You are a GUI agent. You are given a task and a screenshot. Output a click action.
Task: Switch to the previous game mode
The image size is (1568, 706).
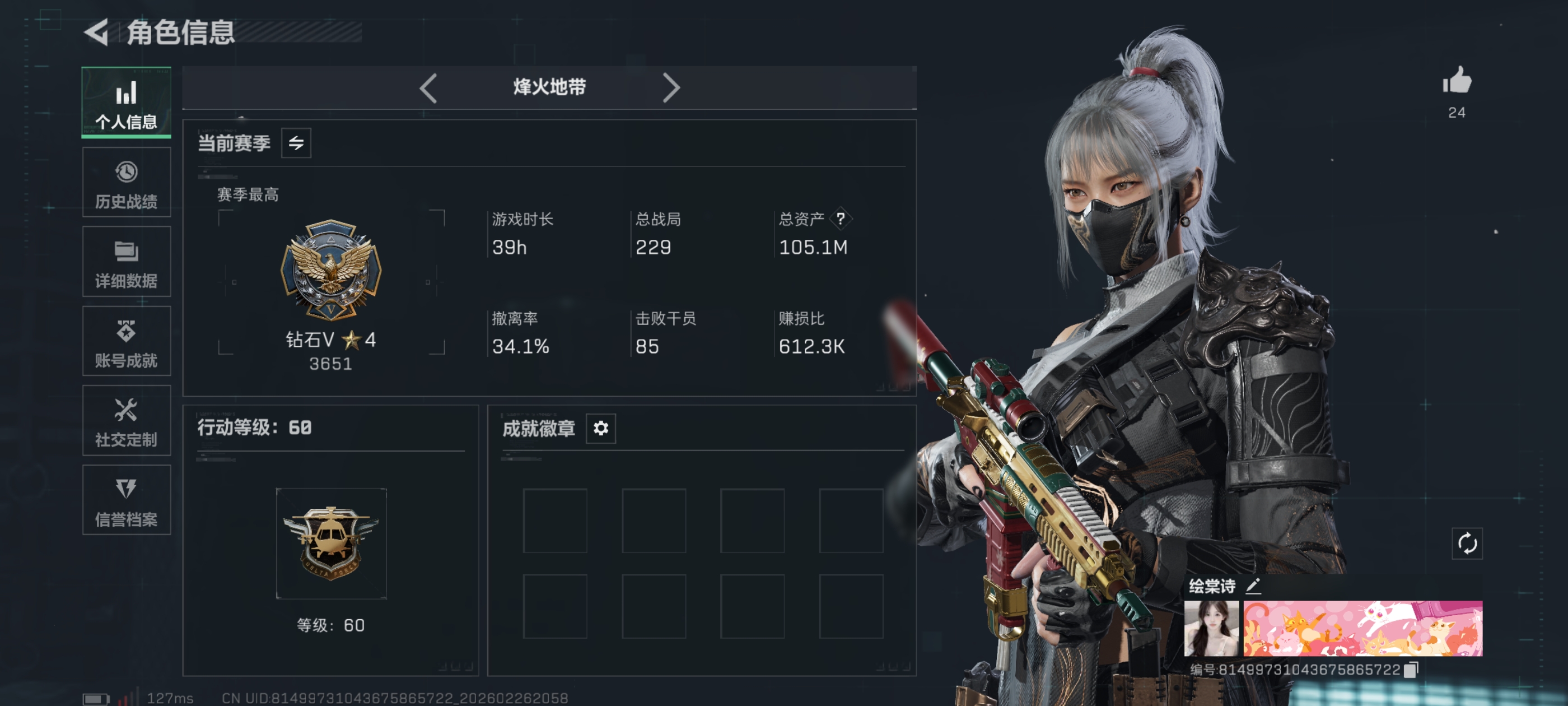pos(428,88)
